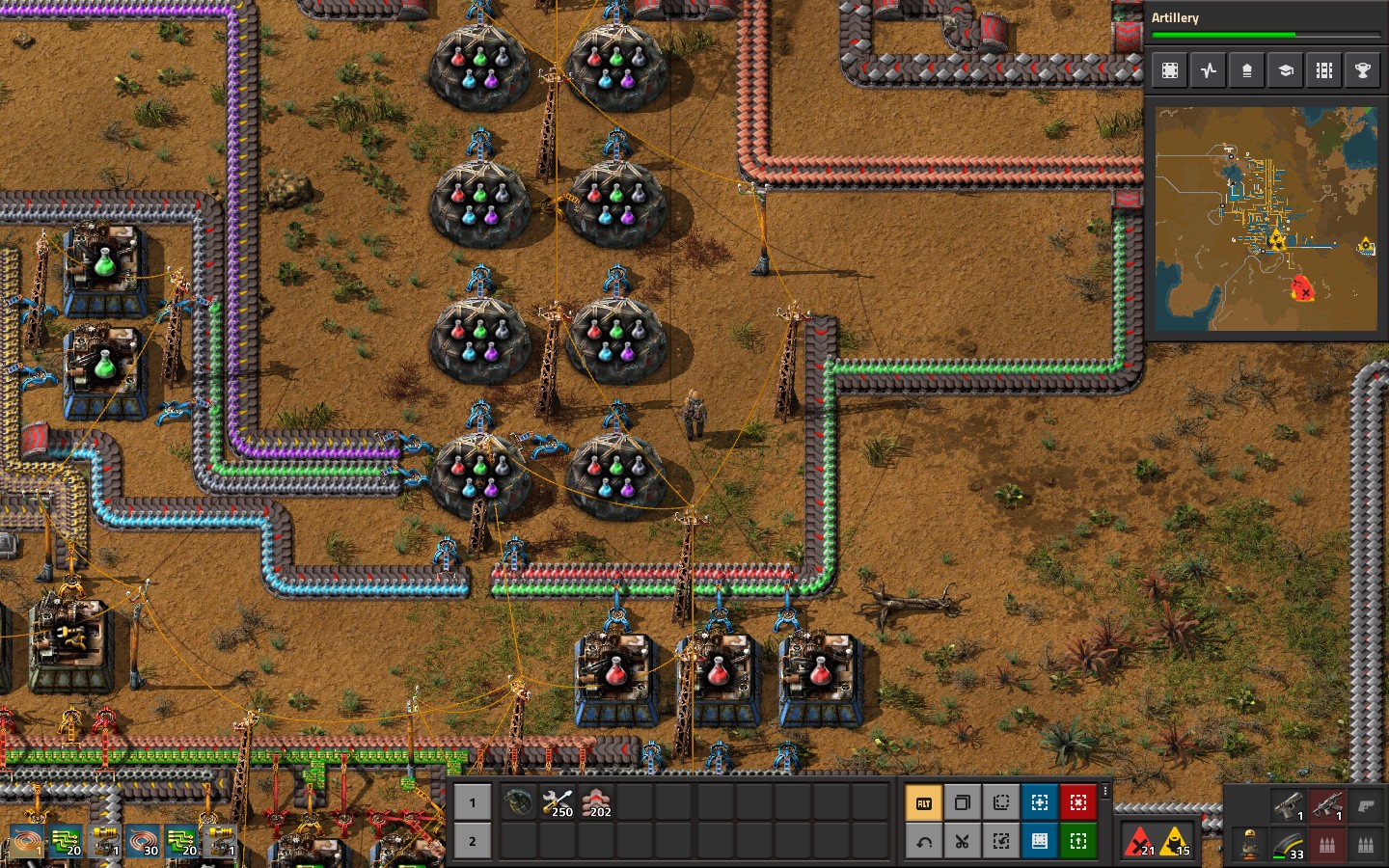Open the red alert triangle showing 21
Image resolution: width=1389 pixels, height=868 pixels.
(1140, 841)
